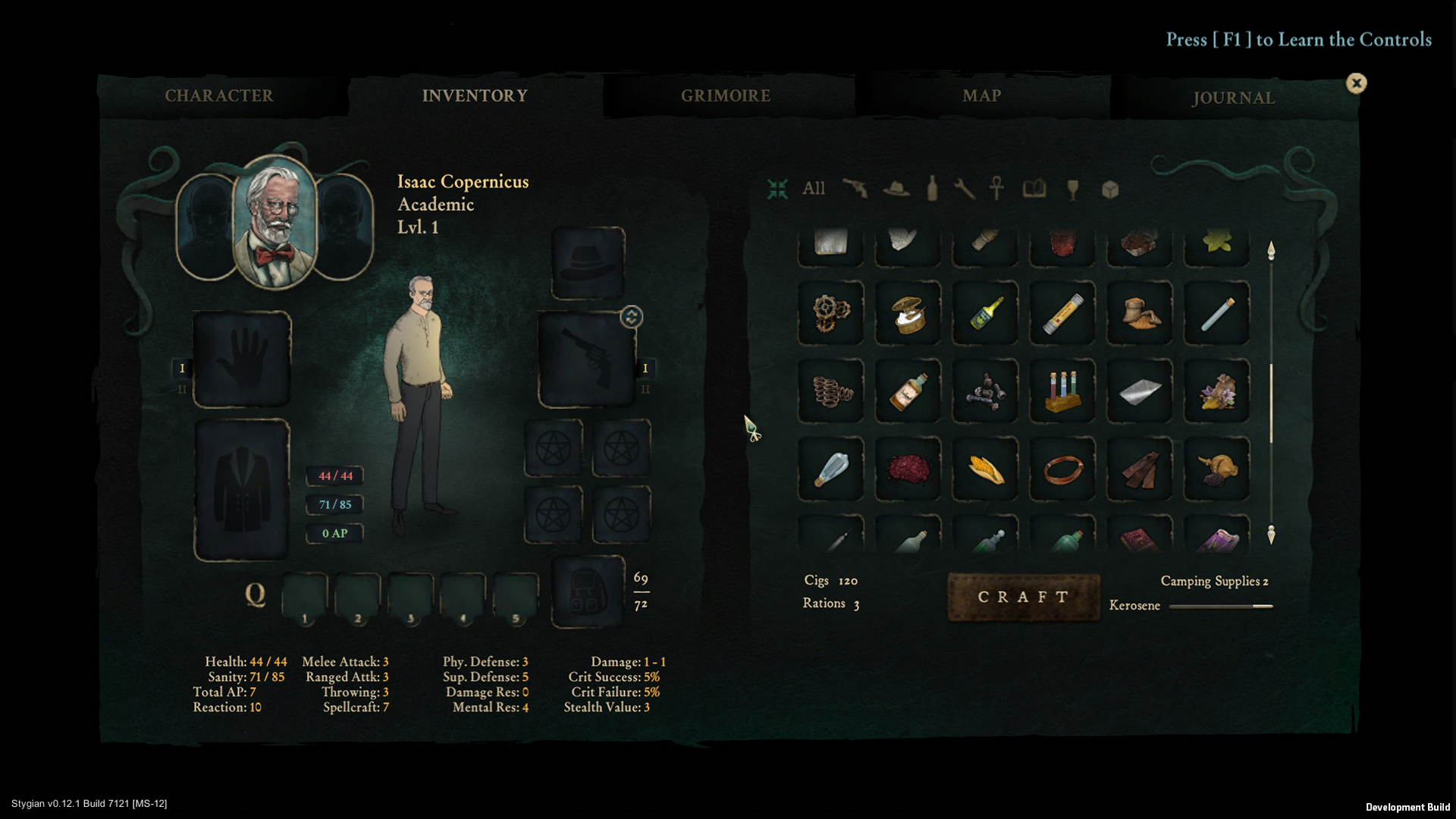Filter inventory by hat clothing icon
1456x819 pixels.
(896, 189)
